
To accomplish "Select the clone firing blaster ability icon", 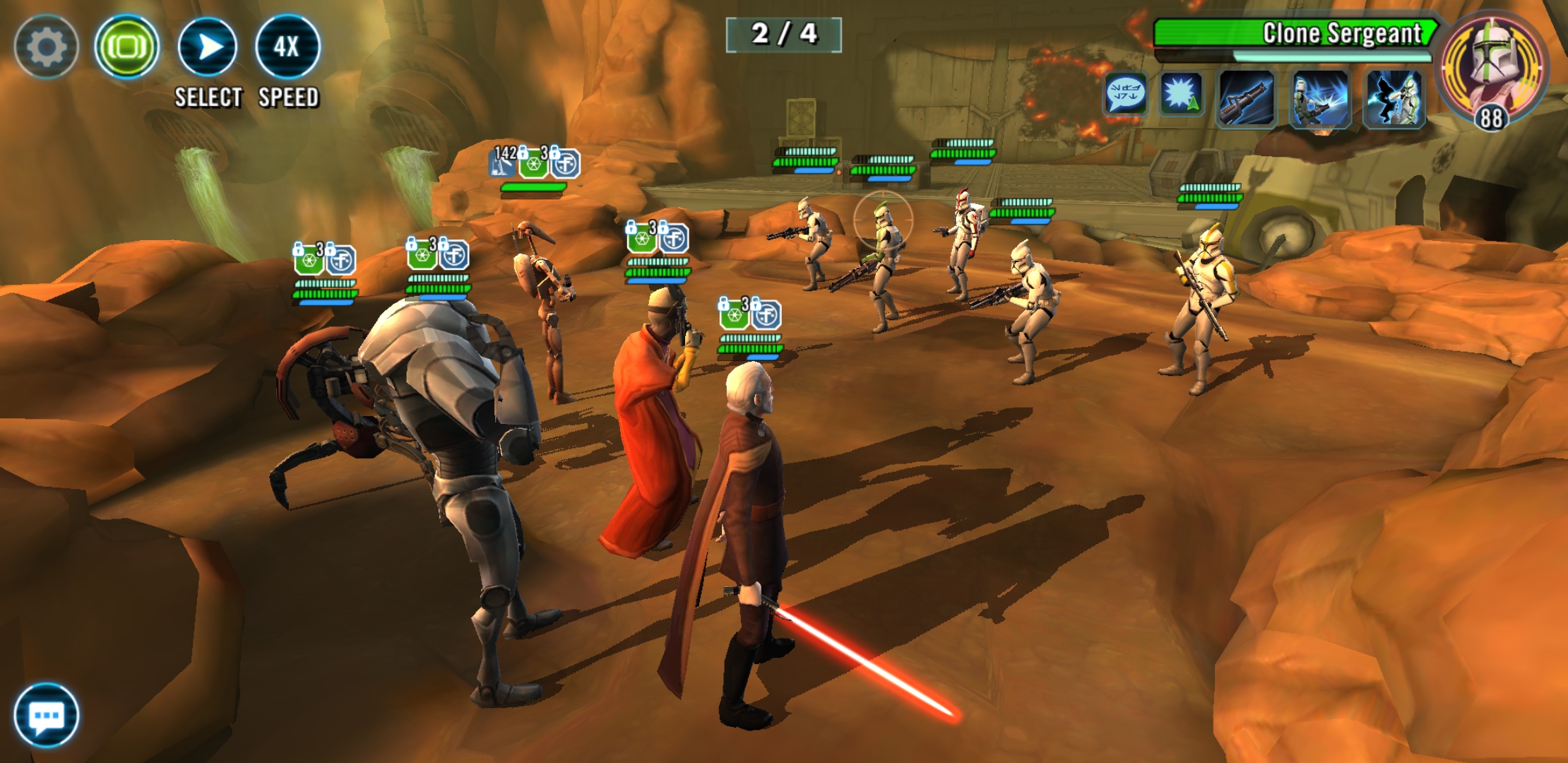I will pyautogui.click(x=1320, y=99).
